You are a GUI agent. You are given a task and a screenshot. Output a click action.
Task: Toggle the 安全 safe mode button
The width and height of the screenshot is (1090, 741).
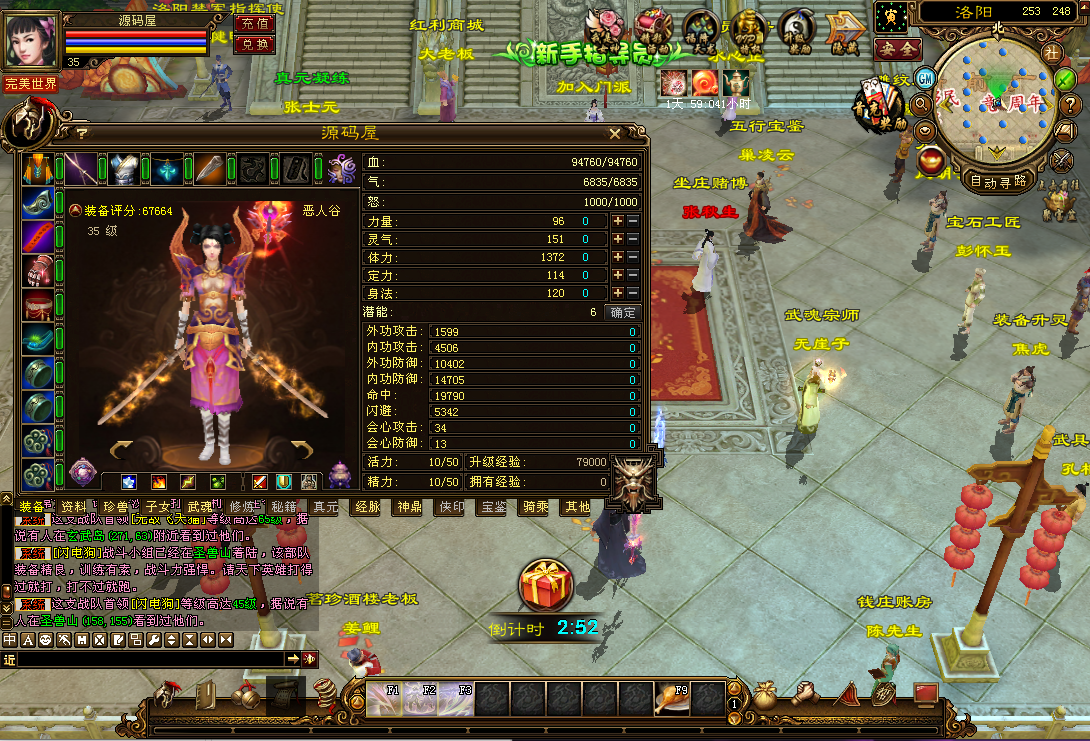(x=897, y=48)
